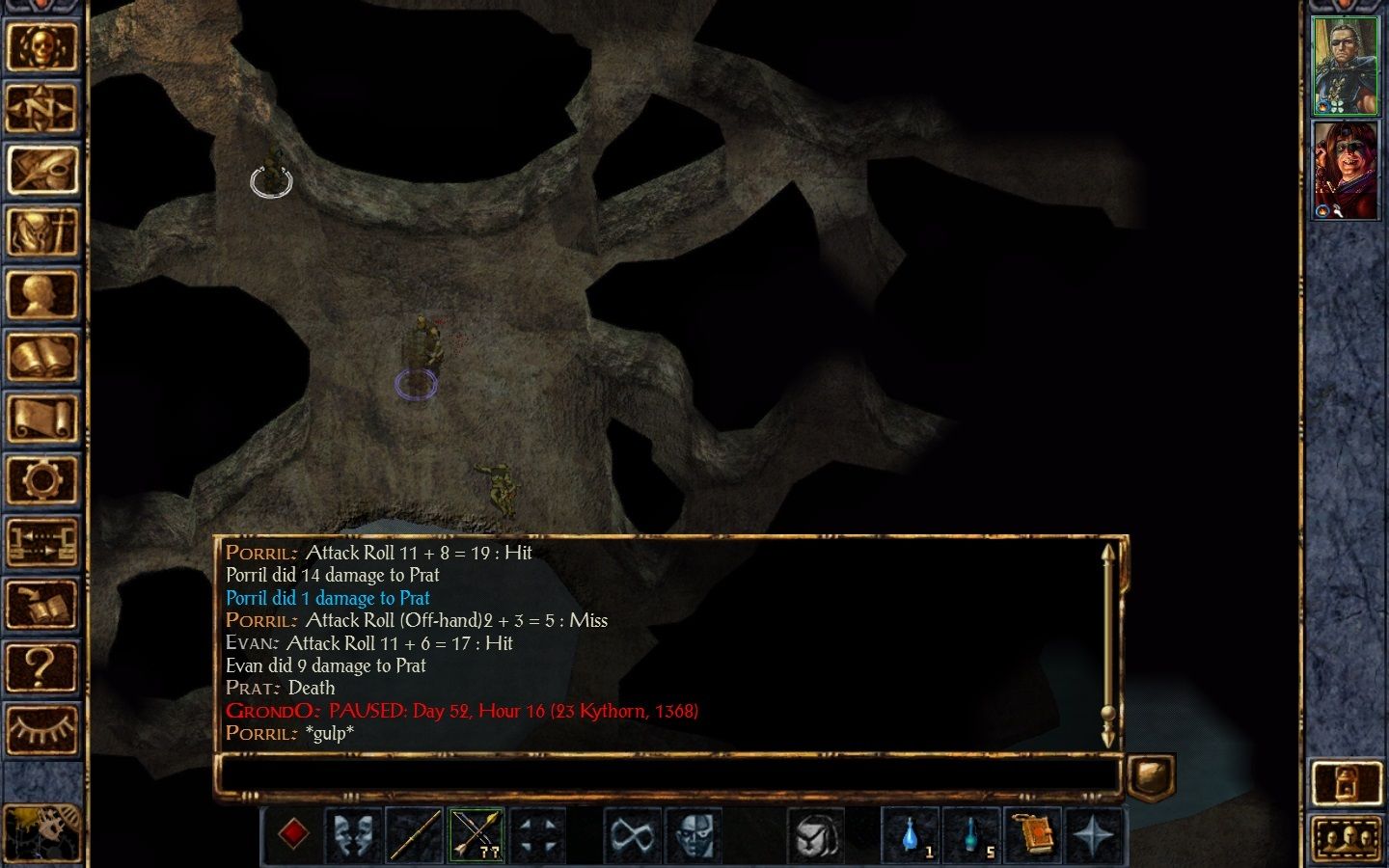Select the arrows slot showing 77
This screenshot has height=868, width=1389.
tap(477, 834)
